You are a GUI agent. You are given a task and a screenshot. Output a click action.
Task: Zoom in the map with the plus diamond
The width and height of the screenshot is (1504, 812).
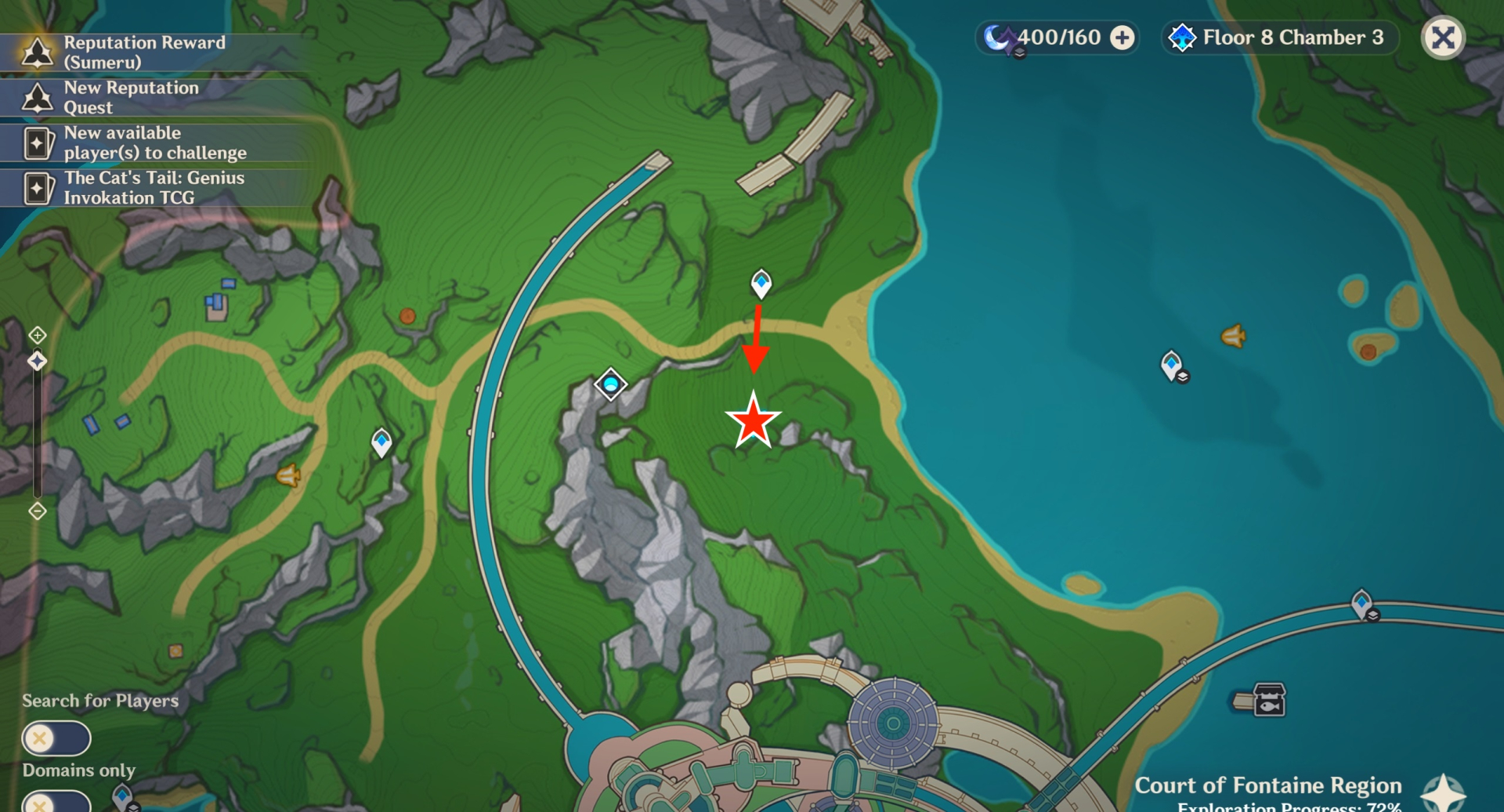click(x=38, y=335)
